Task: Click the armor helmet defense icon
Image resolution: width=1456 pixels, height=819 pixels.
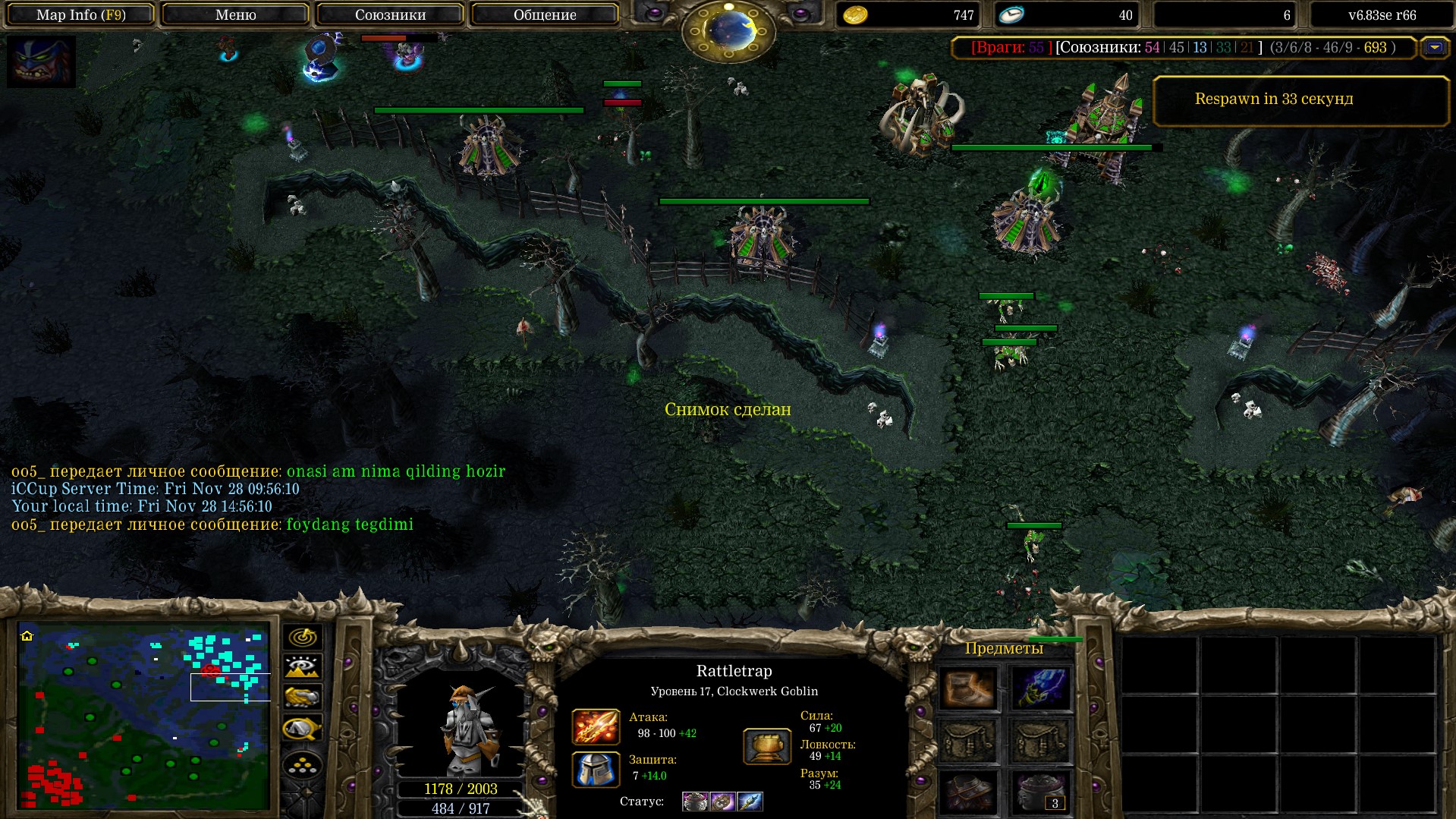Action: (x=596, y=769)
